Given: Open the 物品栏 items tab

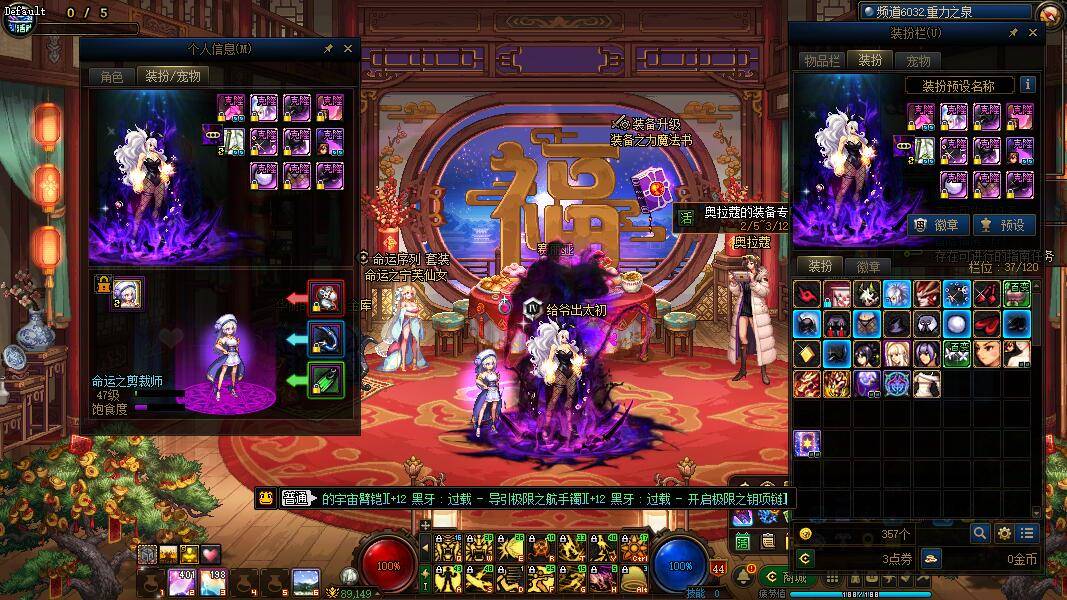Looking at the screenshot, I should pyautogui.click(x=822, y=61).
